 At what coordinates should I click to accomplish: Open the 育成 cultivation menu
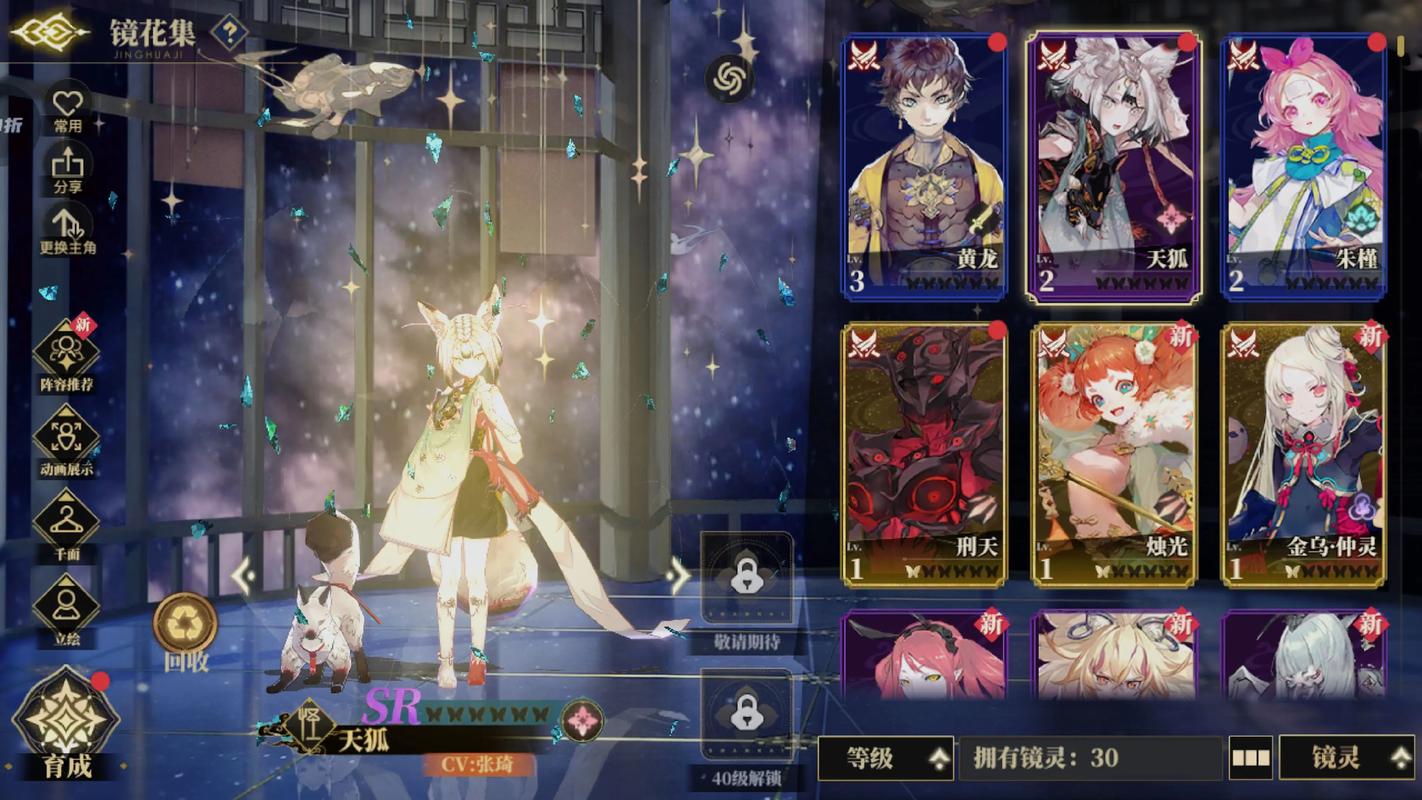click(x=67, y=722)
